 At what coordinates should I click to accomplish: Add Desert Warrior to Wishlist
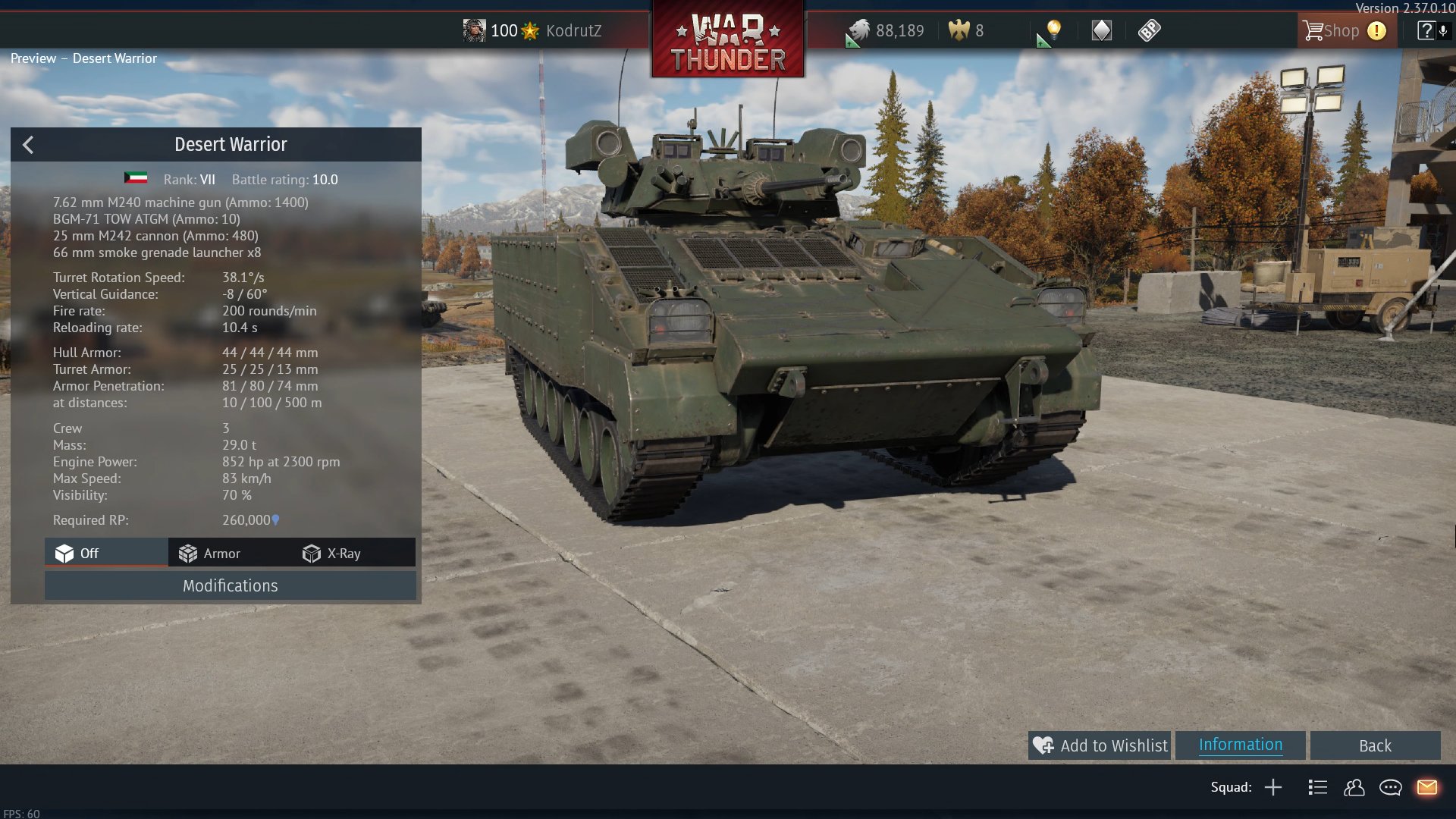tap(1100, 745)
